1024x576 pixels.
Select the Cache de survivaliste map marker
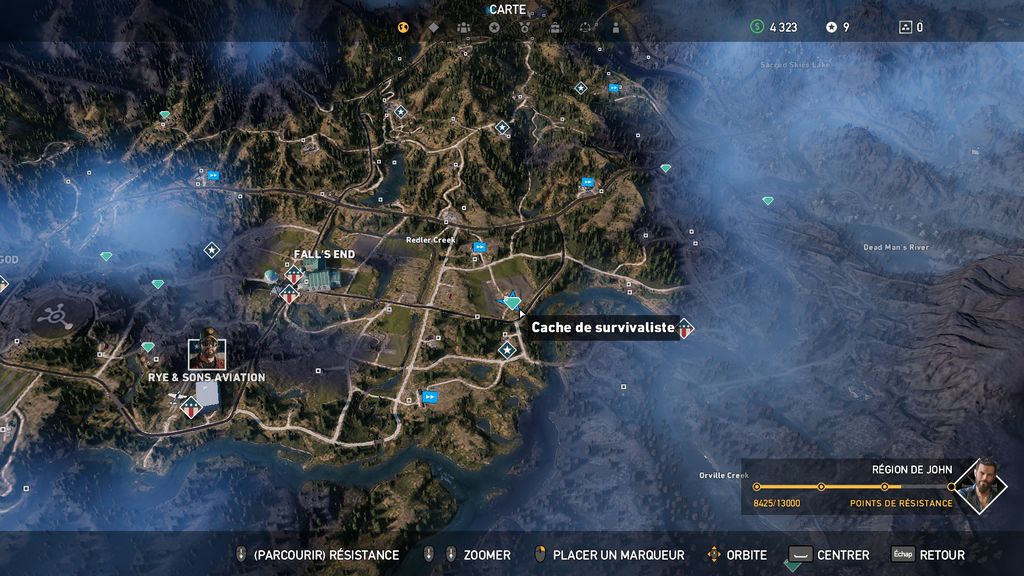coord(512,301)
